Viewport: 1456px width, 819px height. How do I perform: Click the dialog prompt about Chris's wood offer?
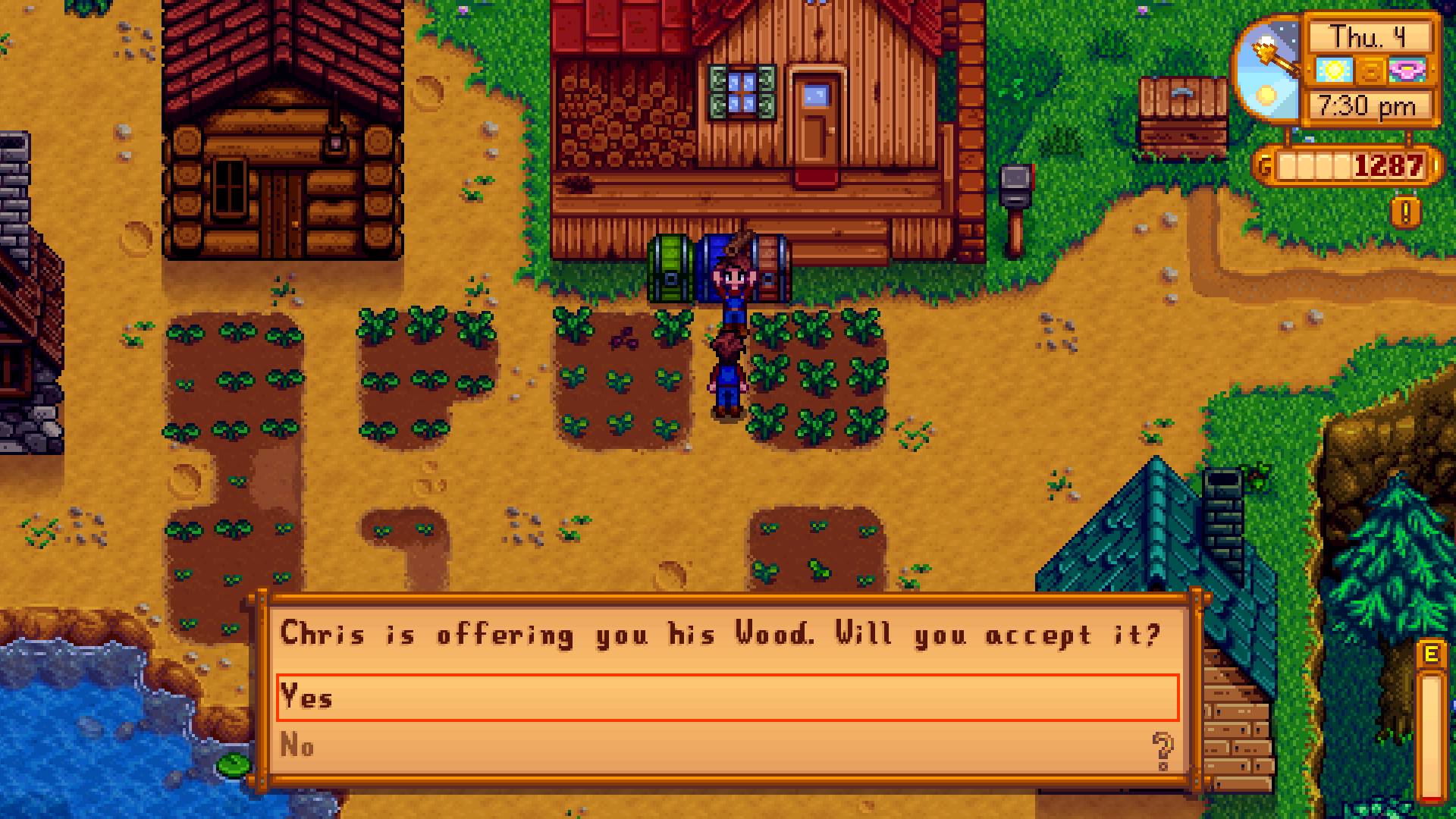coord(720,636)
